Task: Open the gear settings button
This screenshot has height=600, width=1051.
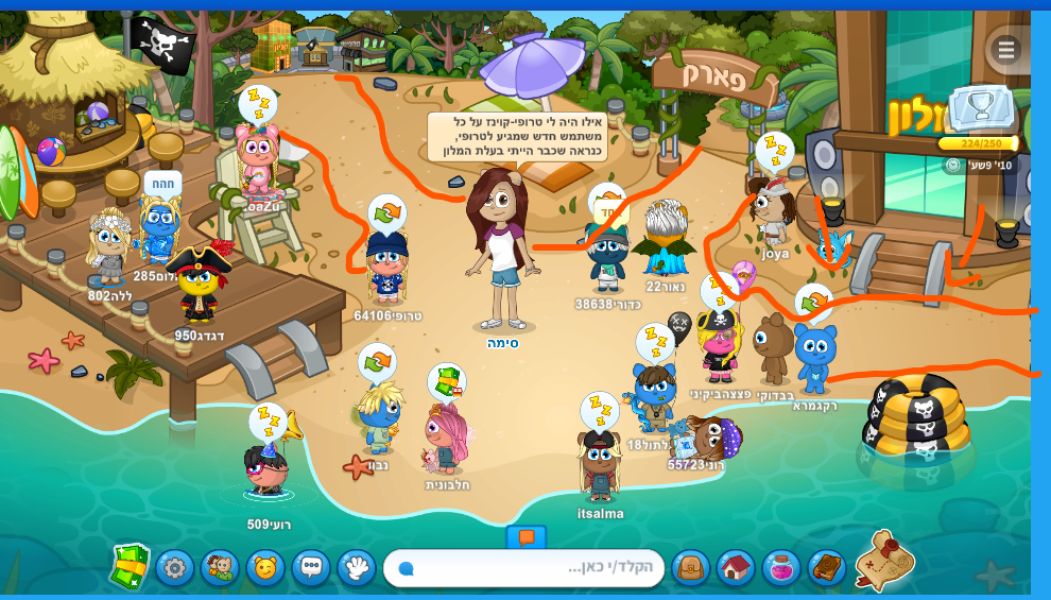Action: coord(175,569)
